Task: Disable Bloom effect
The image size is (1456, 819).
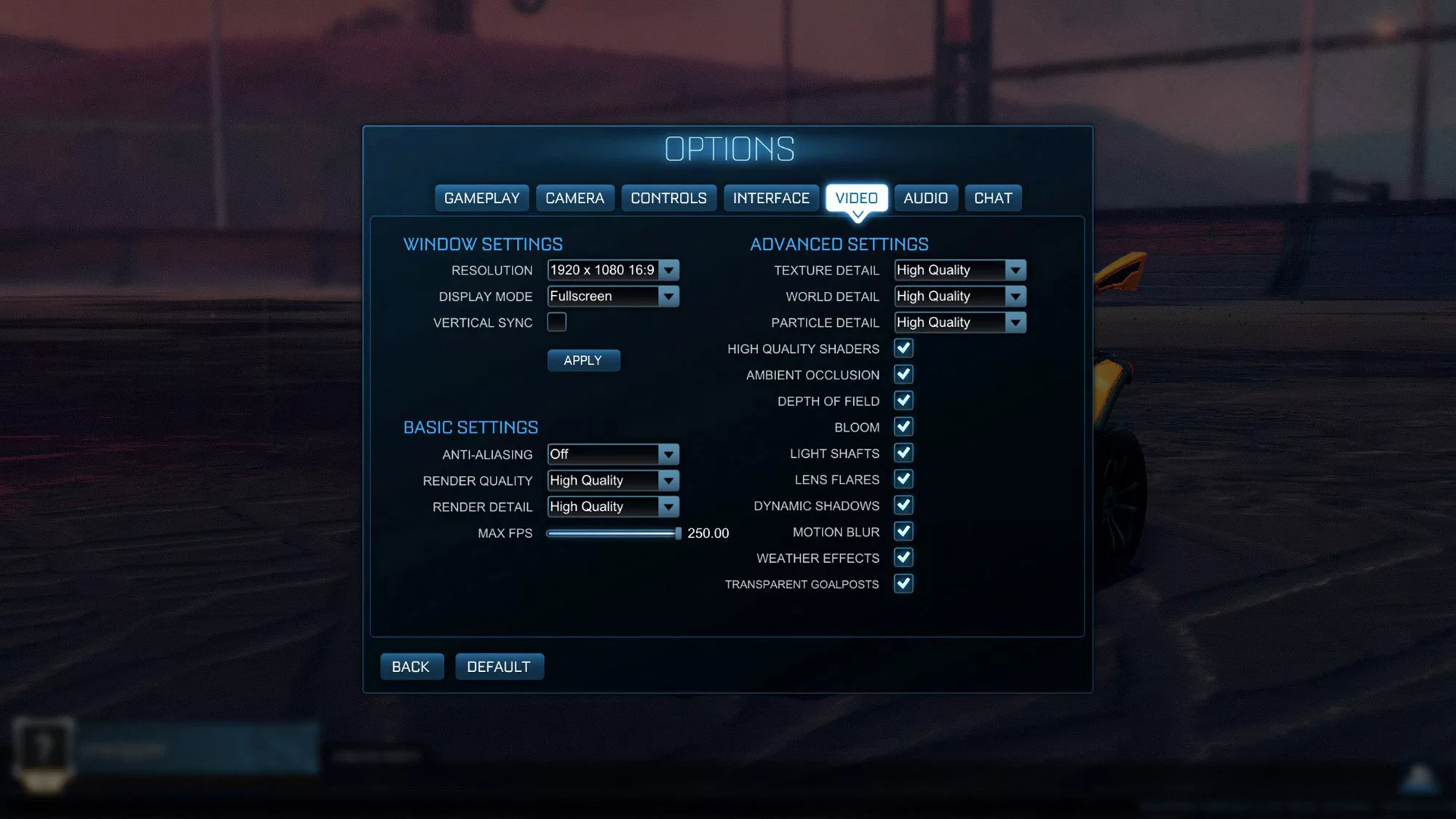Action: 903,427
